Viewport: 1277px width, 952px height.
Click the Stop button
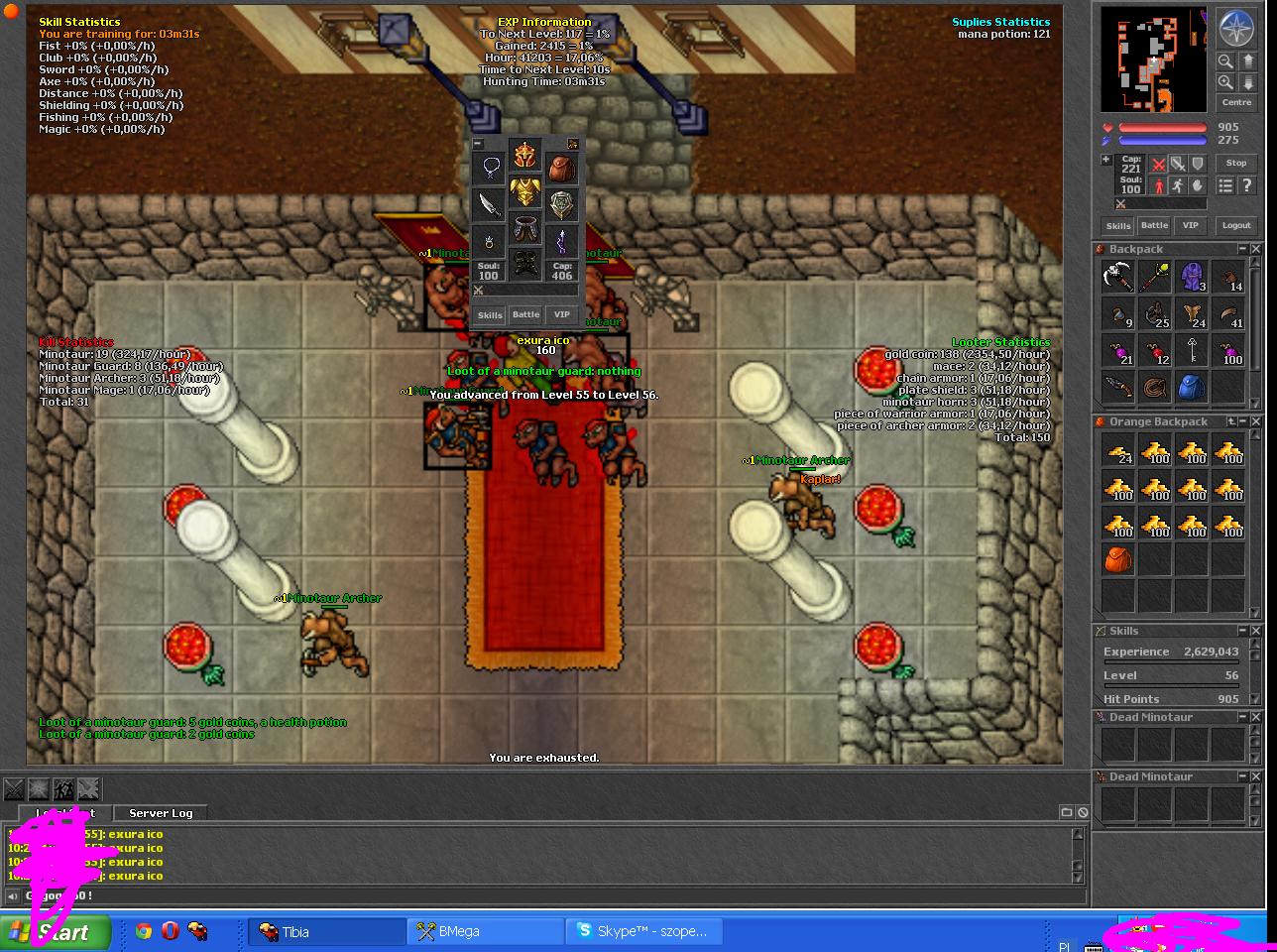tap(1235, 164)
